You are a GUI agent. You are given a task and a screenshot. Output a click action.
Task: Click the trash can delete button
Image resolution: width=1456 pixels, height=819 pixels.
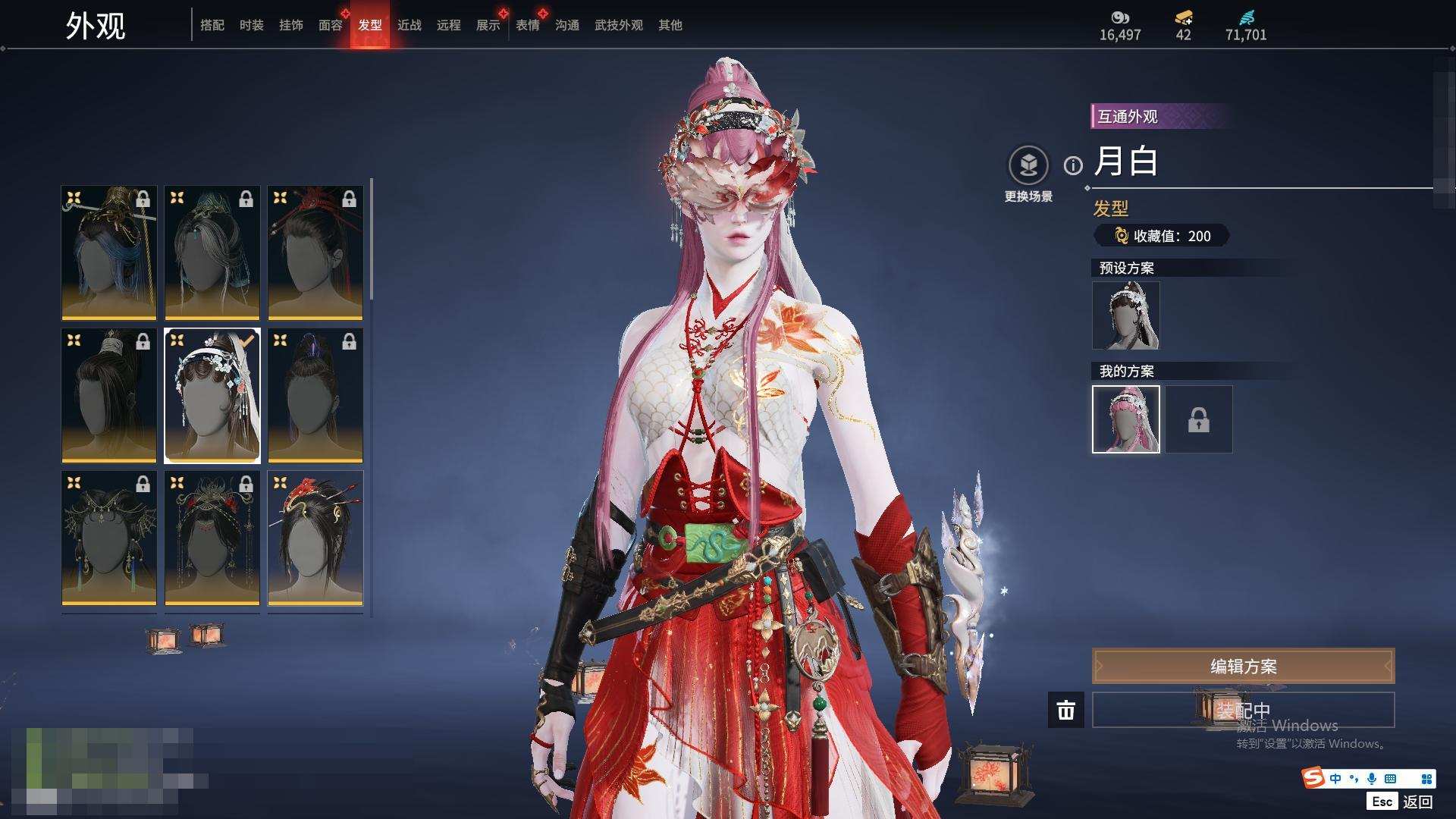tap(1065, 711)
